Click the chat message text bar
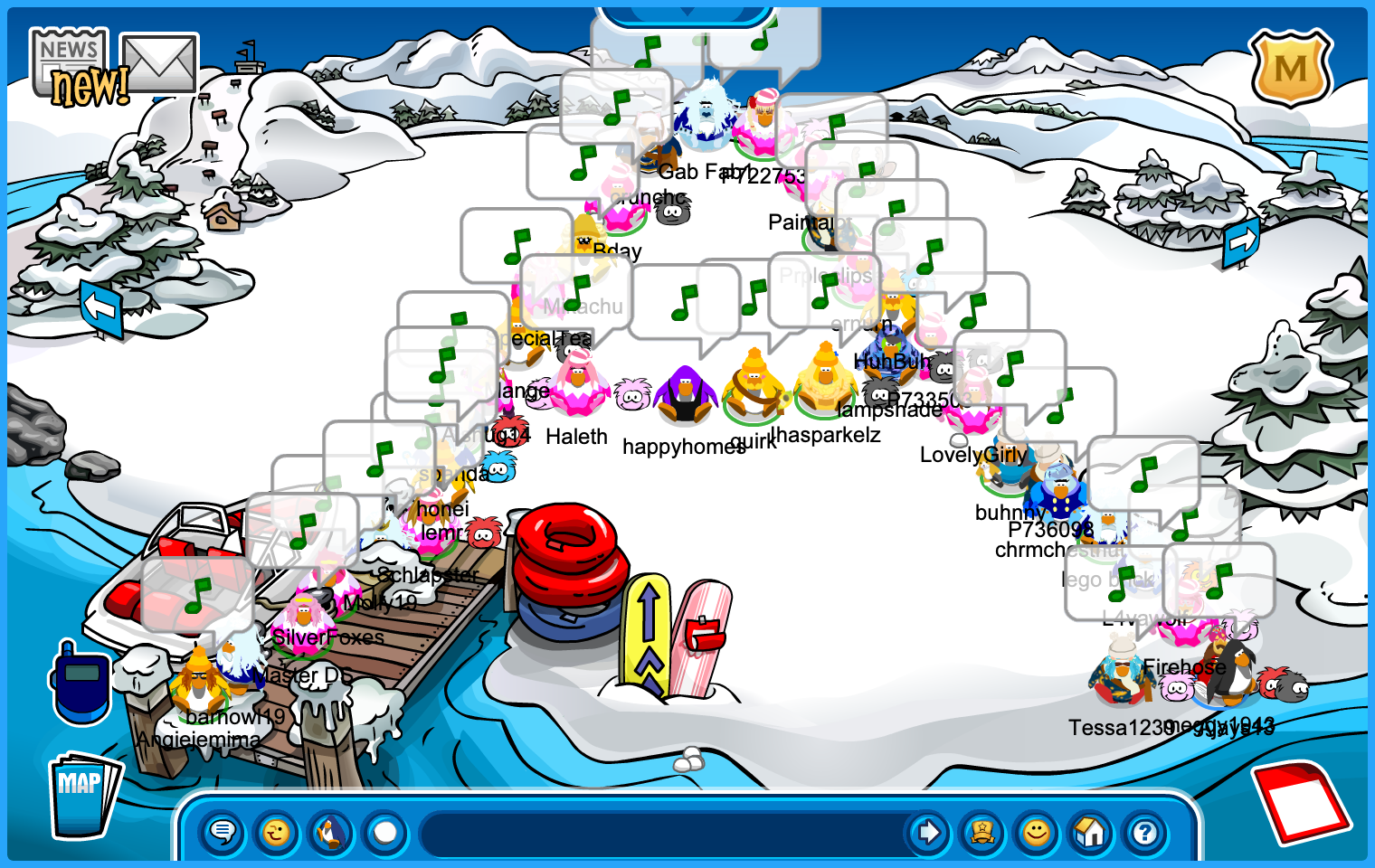The image size is (1375, 868). [x=660, y=832]
